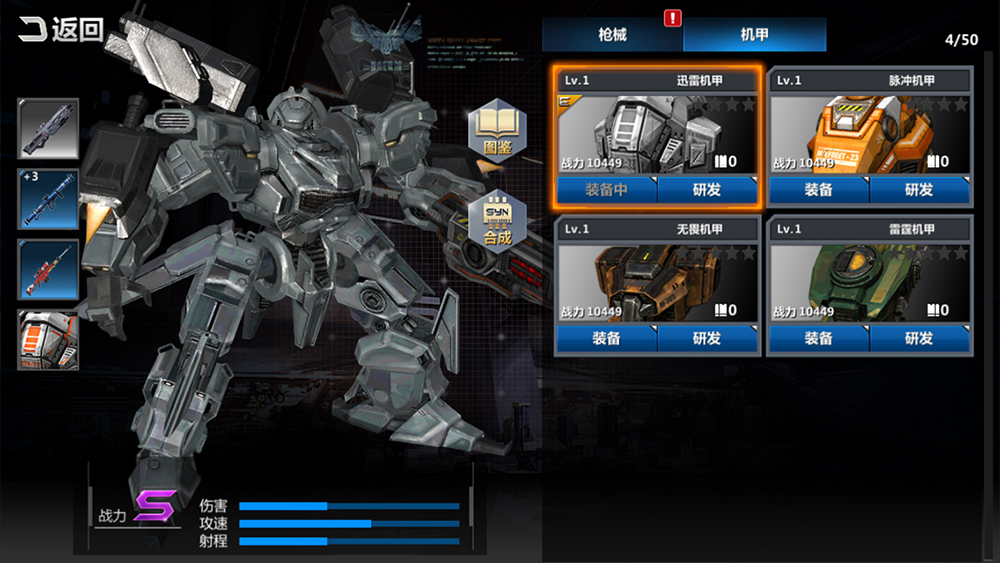Choose the orange 脉冲机甲 card

870,134
